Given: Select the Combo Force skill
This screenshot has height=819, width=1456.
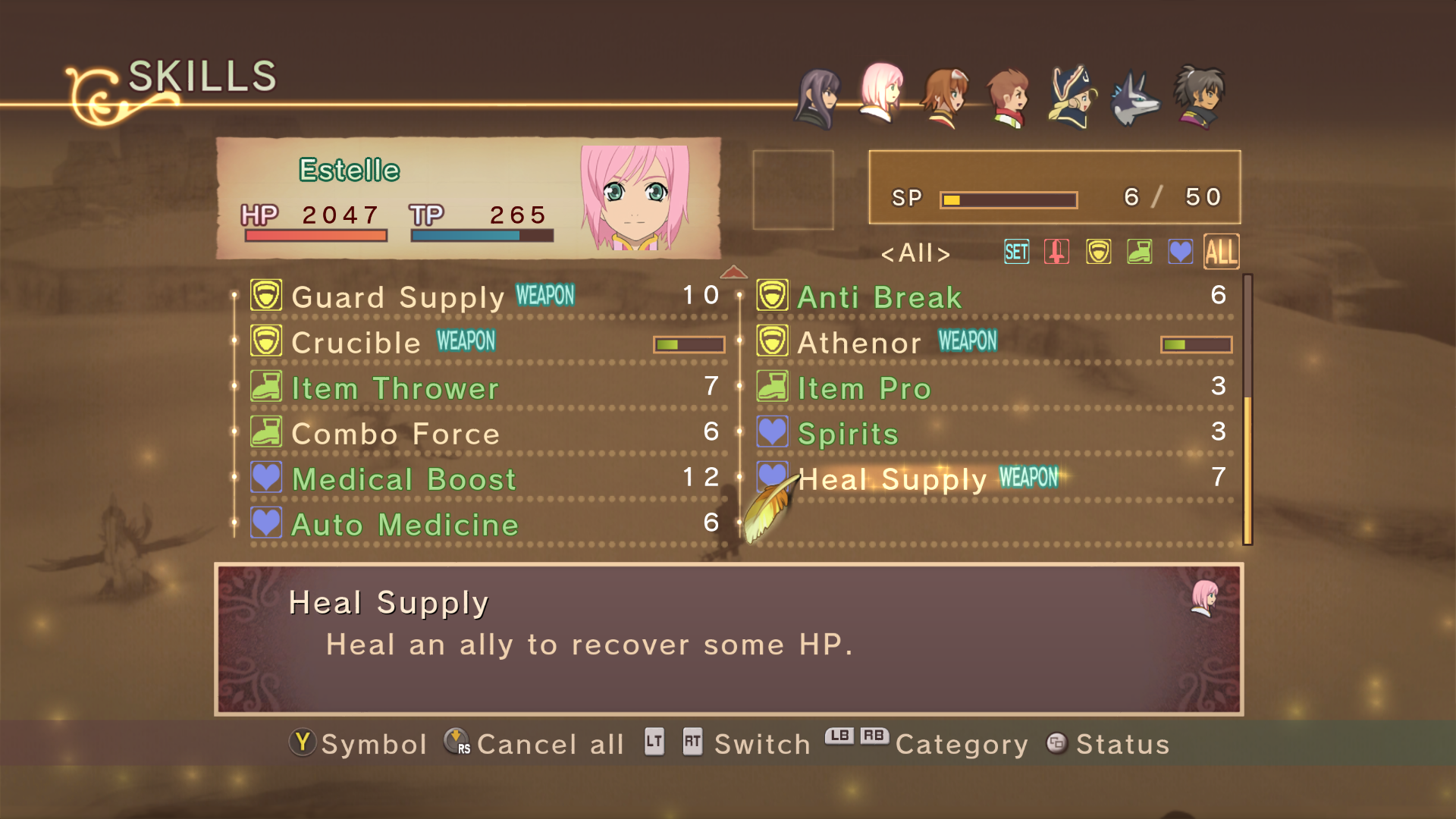Looking at the screenshot, I should click(395, 434).
